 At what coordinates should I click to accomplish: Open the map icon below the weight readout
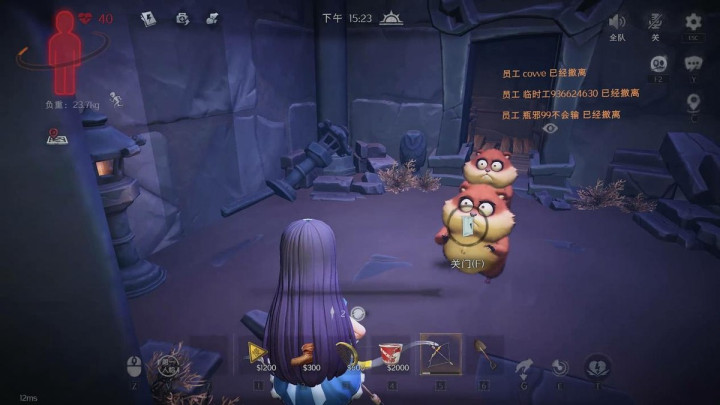[56, 138]
